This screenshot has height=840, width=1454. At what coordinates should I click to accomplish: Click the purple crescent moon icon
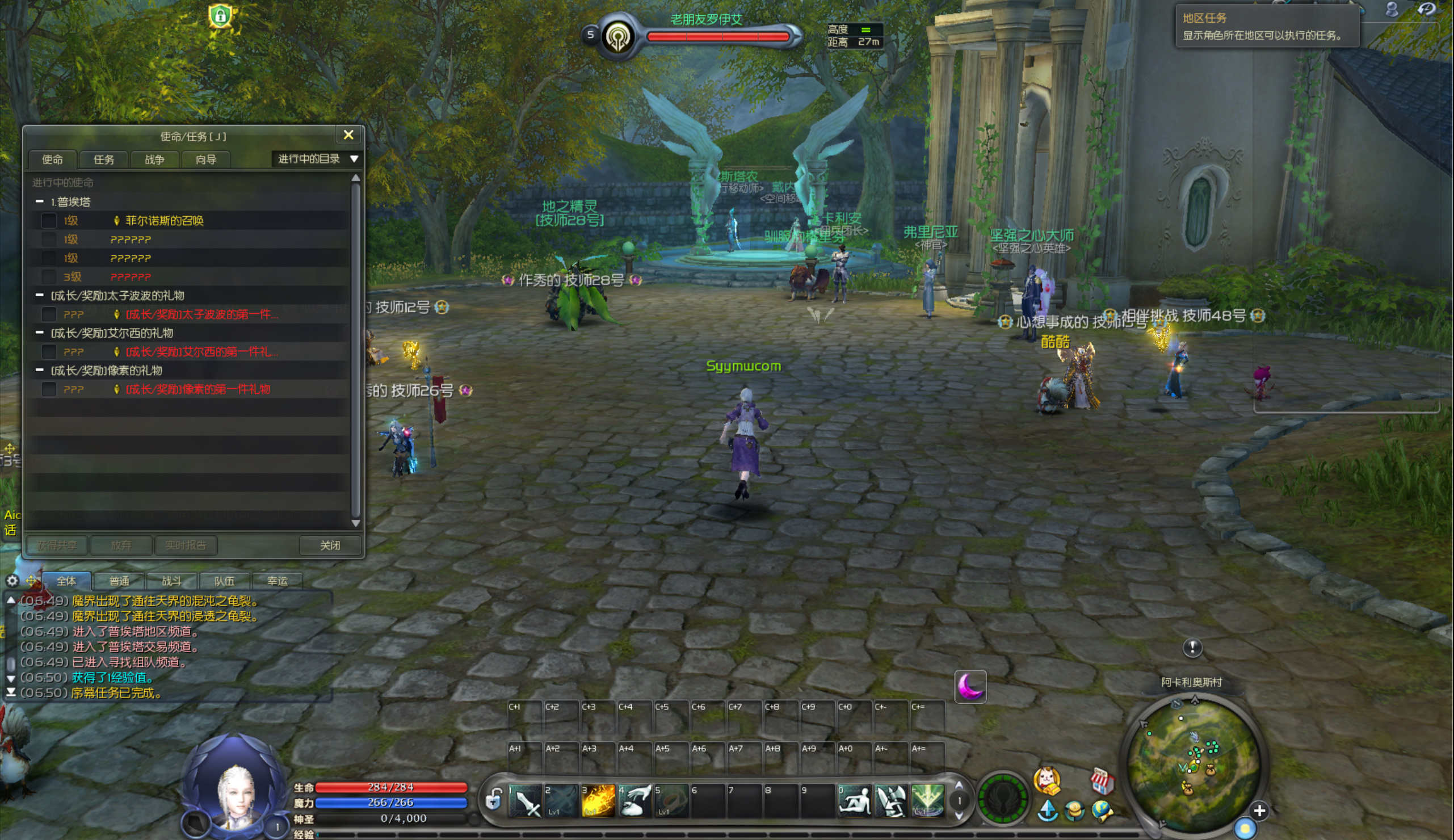point(970,687)
